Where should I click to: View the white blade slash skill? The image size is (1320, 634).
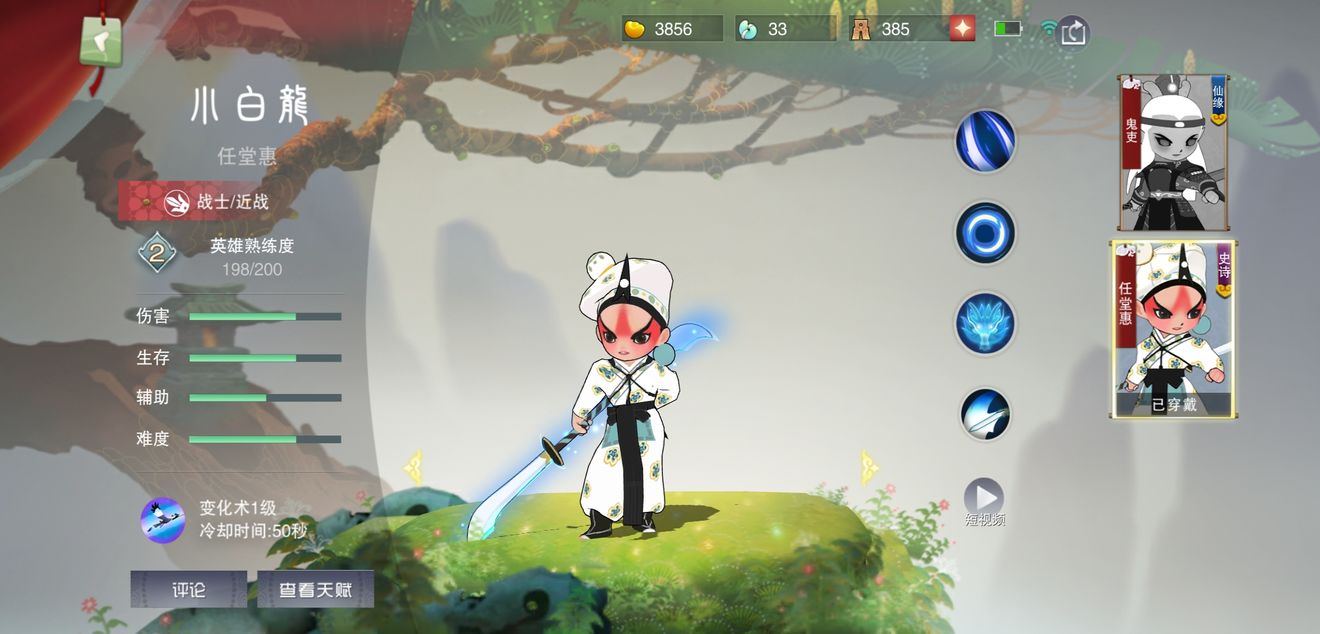tap(985, 414)
